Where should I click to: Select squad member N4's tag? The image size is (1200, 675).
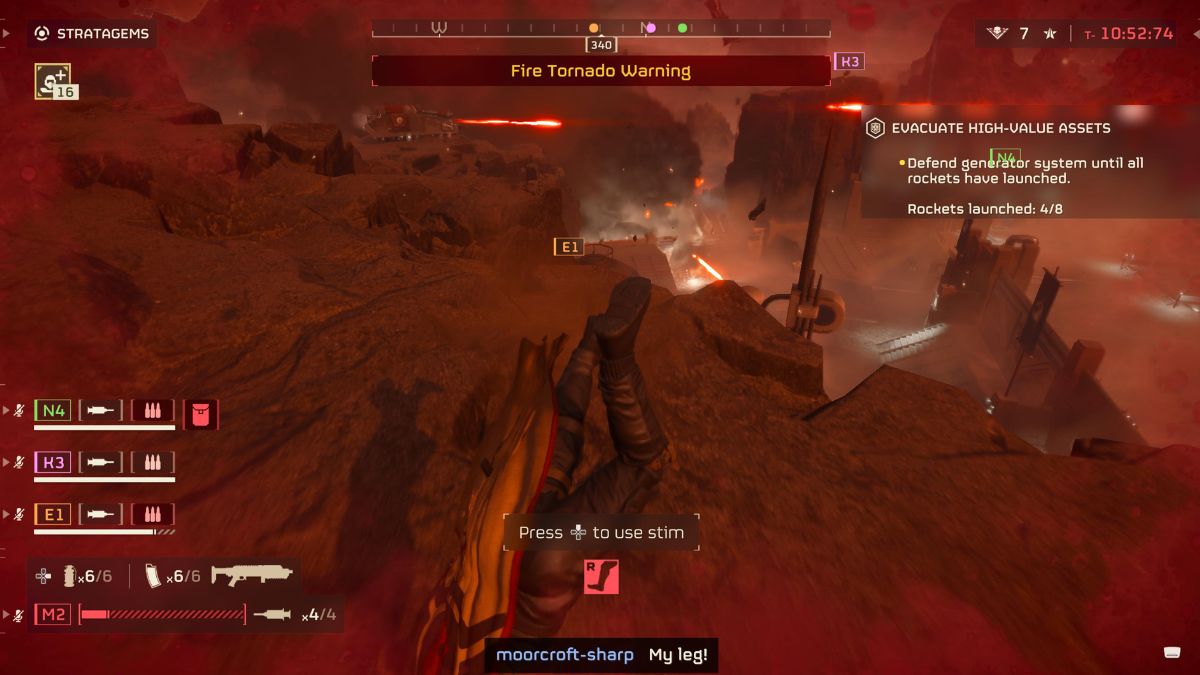[x=53, y=410]
